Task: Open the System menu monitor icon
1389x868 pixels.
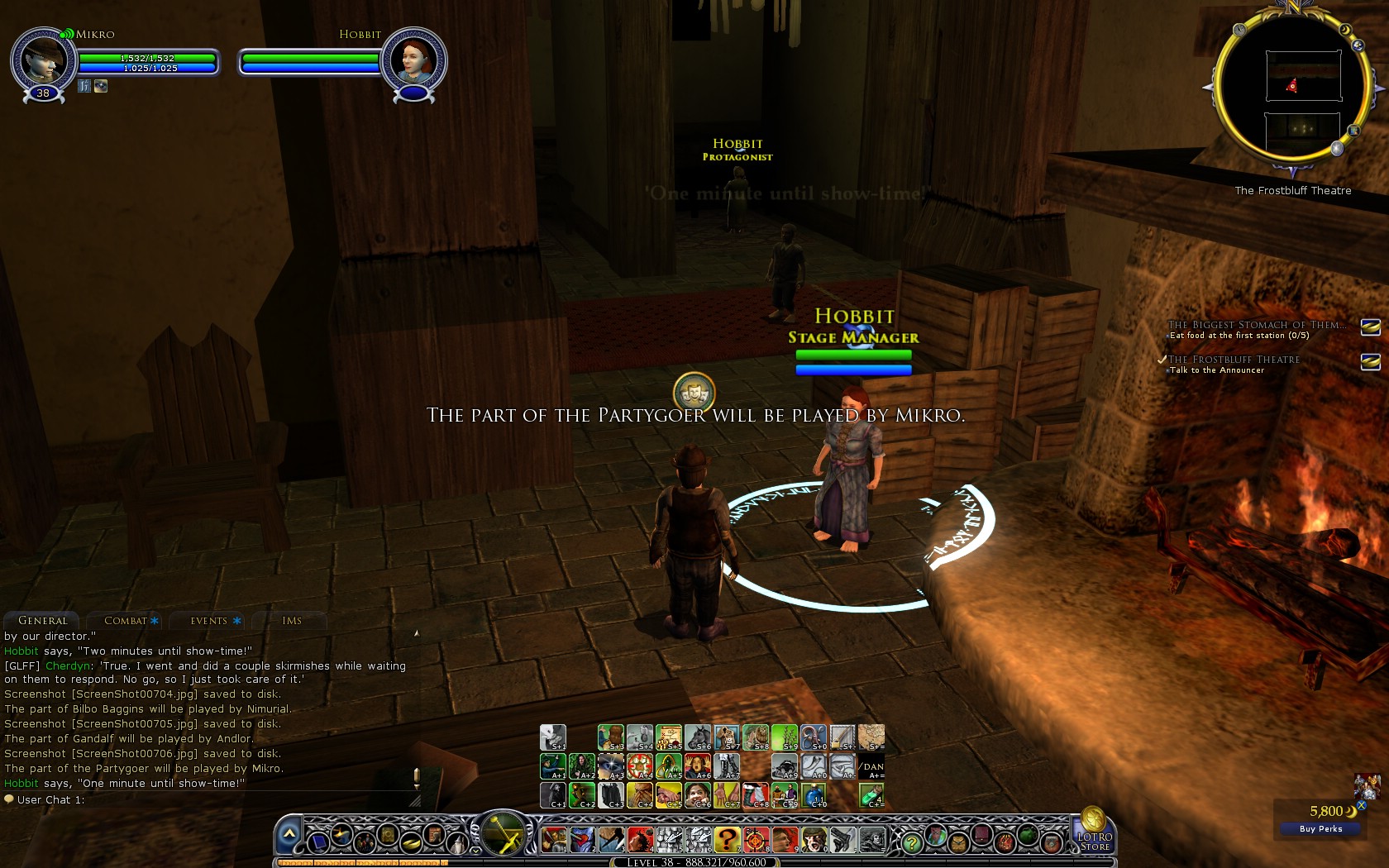Action: 320,844
